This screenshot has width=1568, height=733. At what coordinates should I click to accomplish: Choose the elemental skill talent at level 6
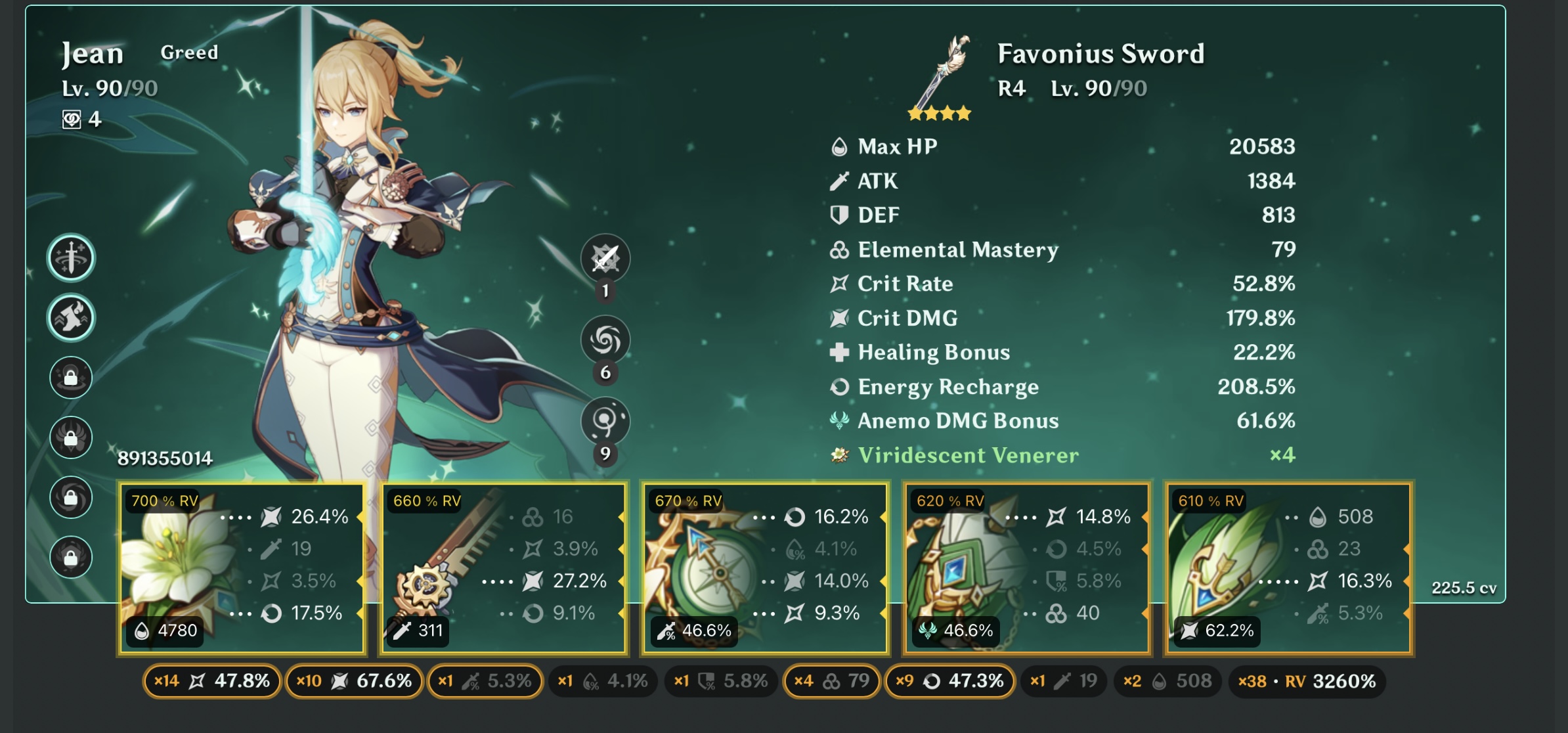(605, 340)
